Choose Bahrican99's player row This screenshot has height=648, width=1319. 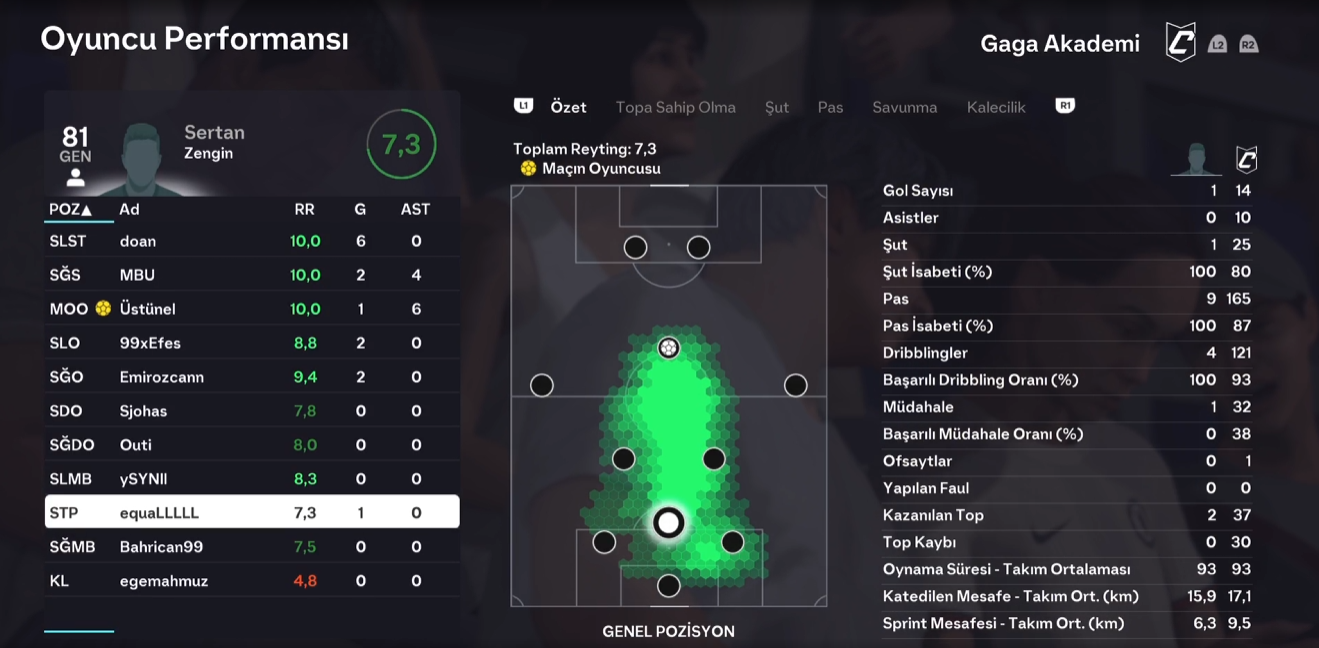click(x=251, y=547)
